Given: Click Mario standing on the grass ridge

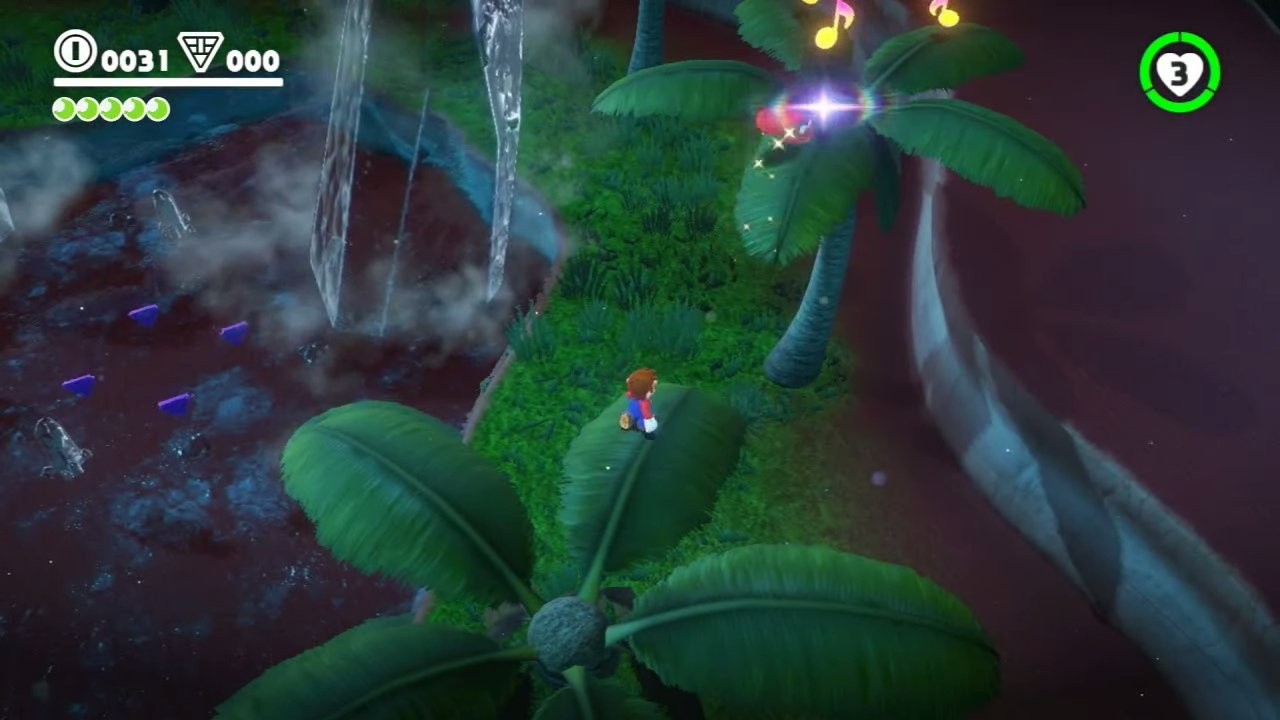Looking at the screenshot, I should point(640,400).
